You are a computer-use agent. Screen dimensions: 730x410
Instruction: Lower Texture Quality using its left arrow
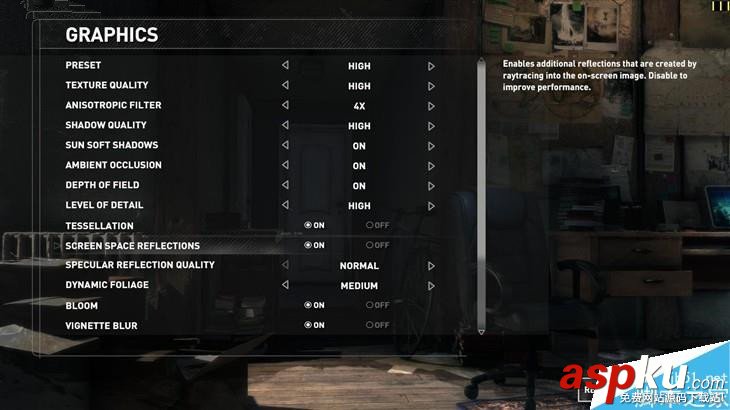[x=285, y=86]
